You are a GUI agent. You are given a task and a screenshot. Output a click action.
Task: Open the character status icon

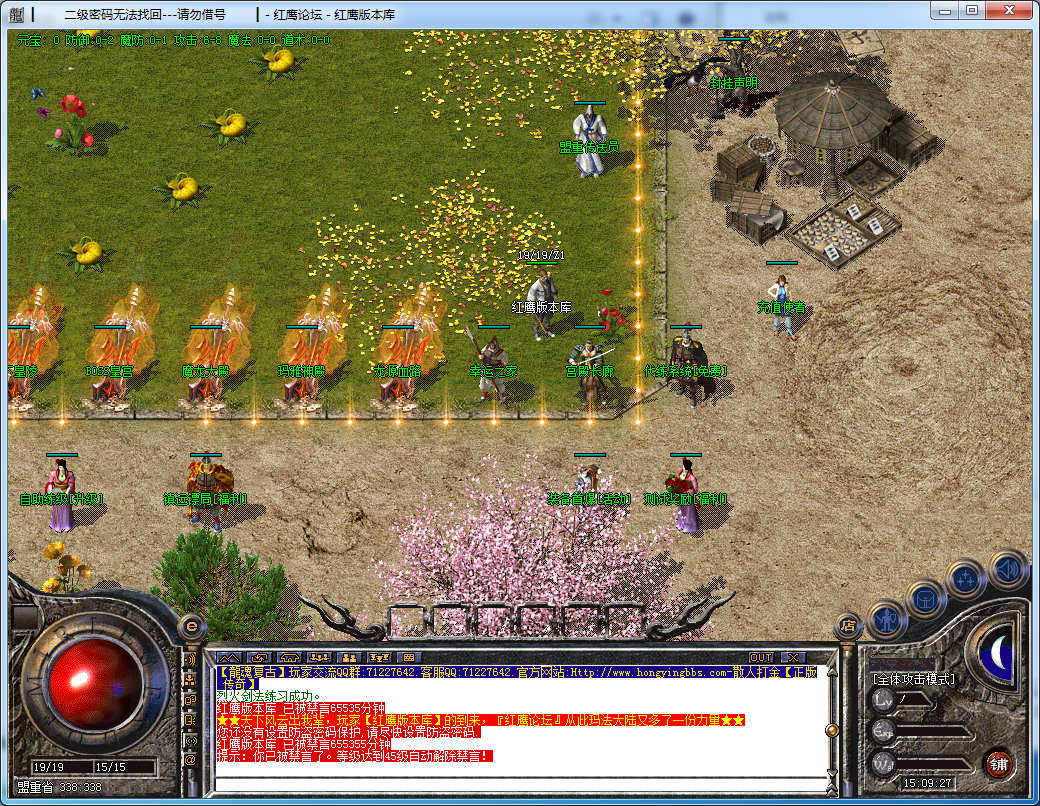point(887,620)
